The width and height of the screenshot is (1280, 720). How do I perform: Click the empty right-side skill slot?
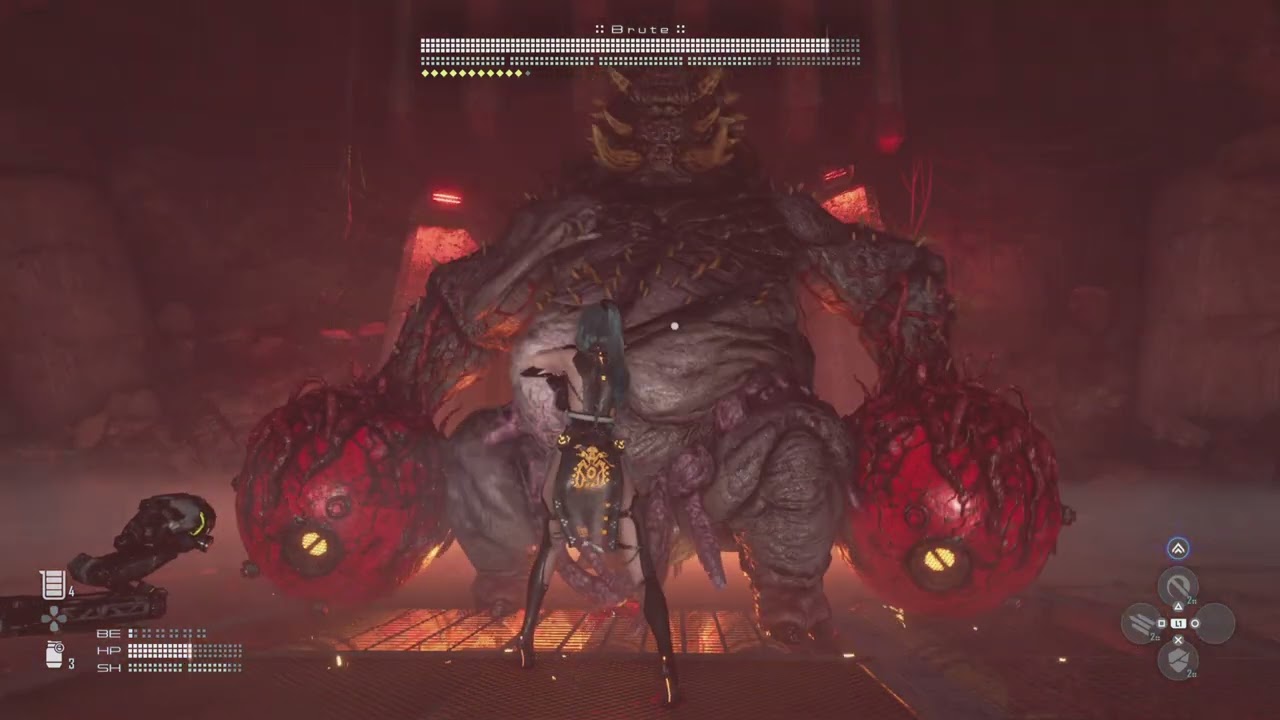coord(1215,623)
